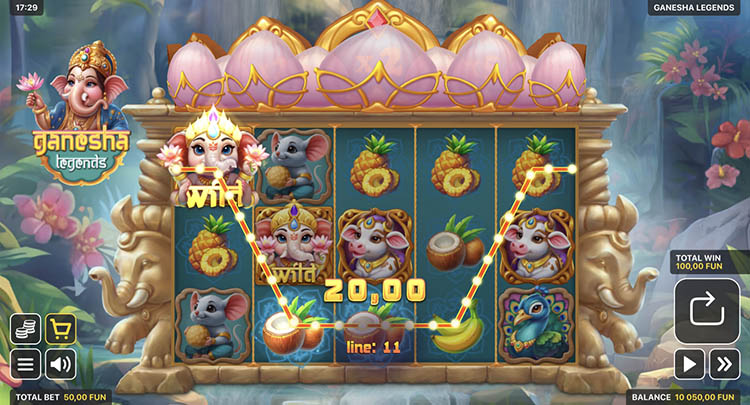Open the hamburger menu

[x=26, y=363]
